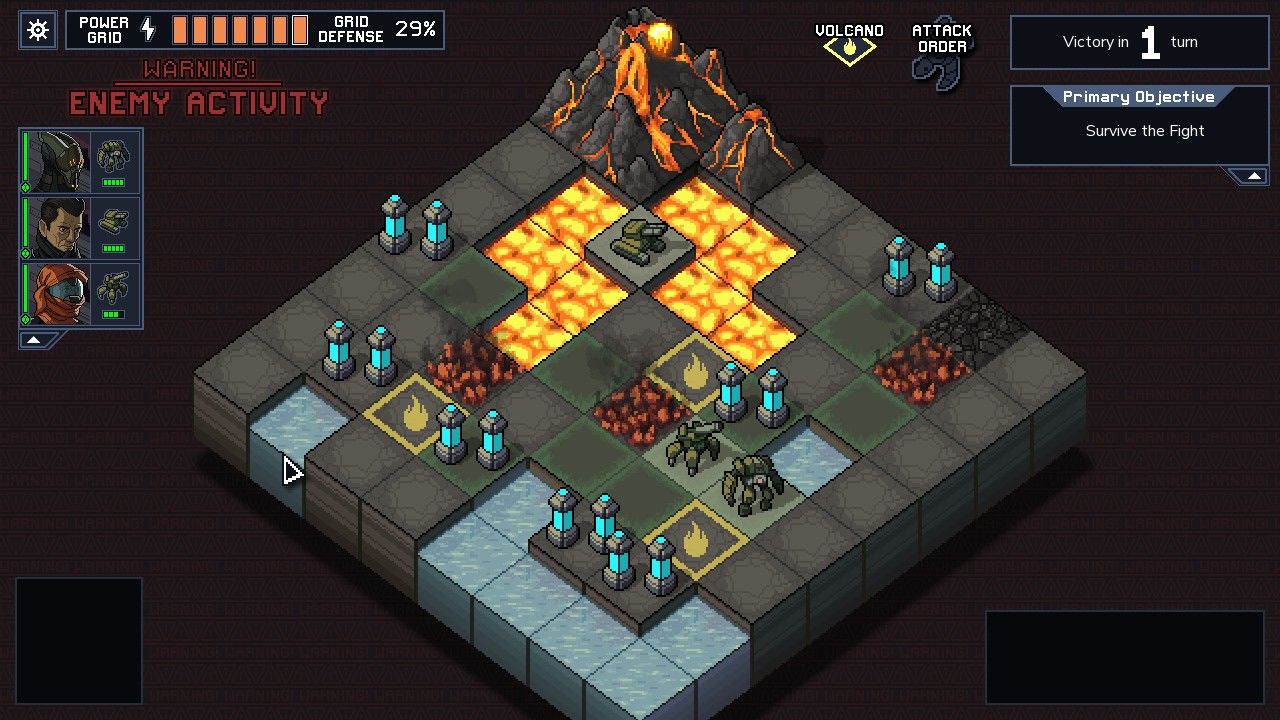Collapse the pilot roster panel arrow

click(x=34, y=340)
